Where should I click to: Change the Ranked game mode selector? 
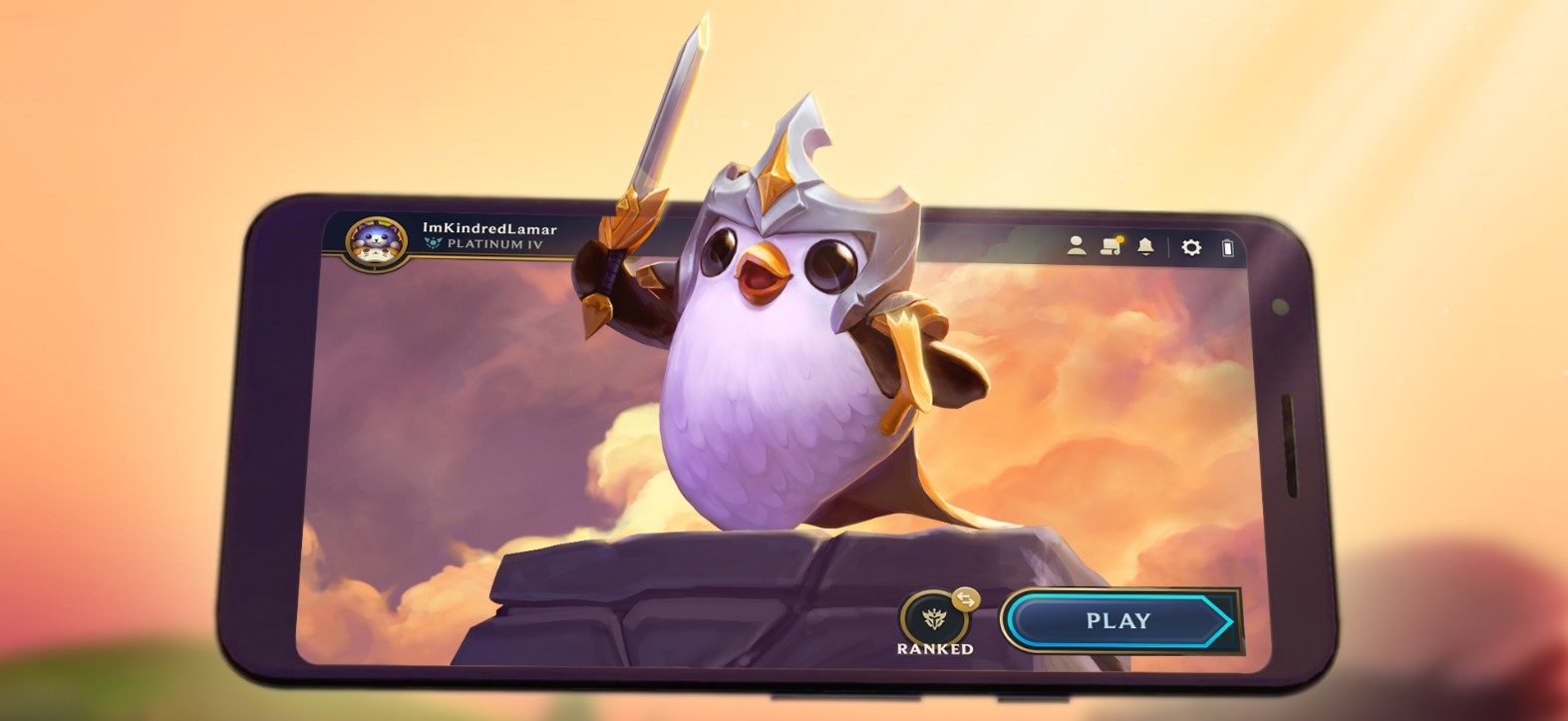coord(934,620)
